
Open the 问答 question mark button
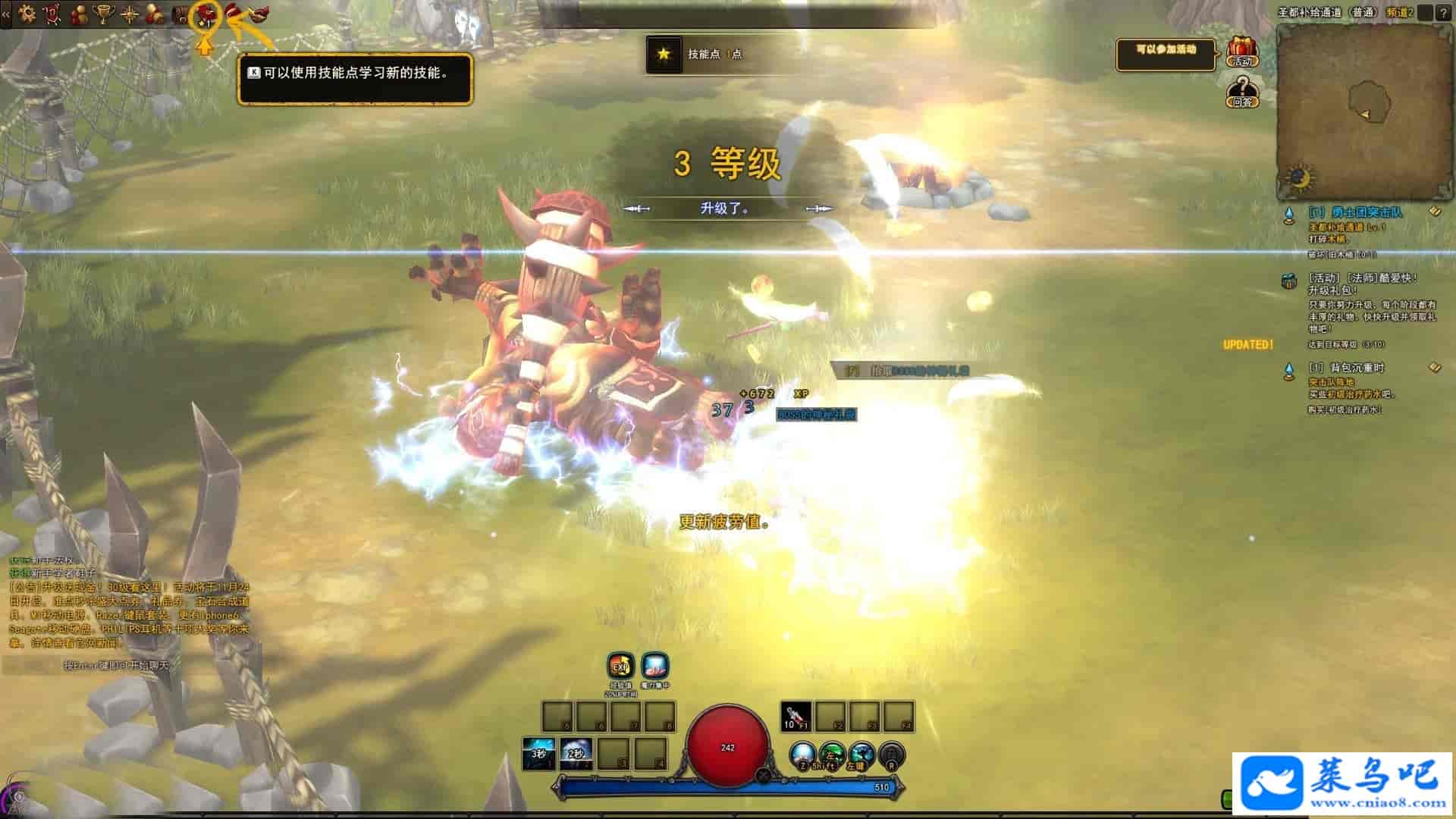tap(1242, 92)
